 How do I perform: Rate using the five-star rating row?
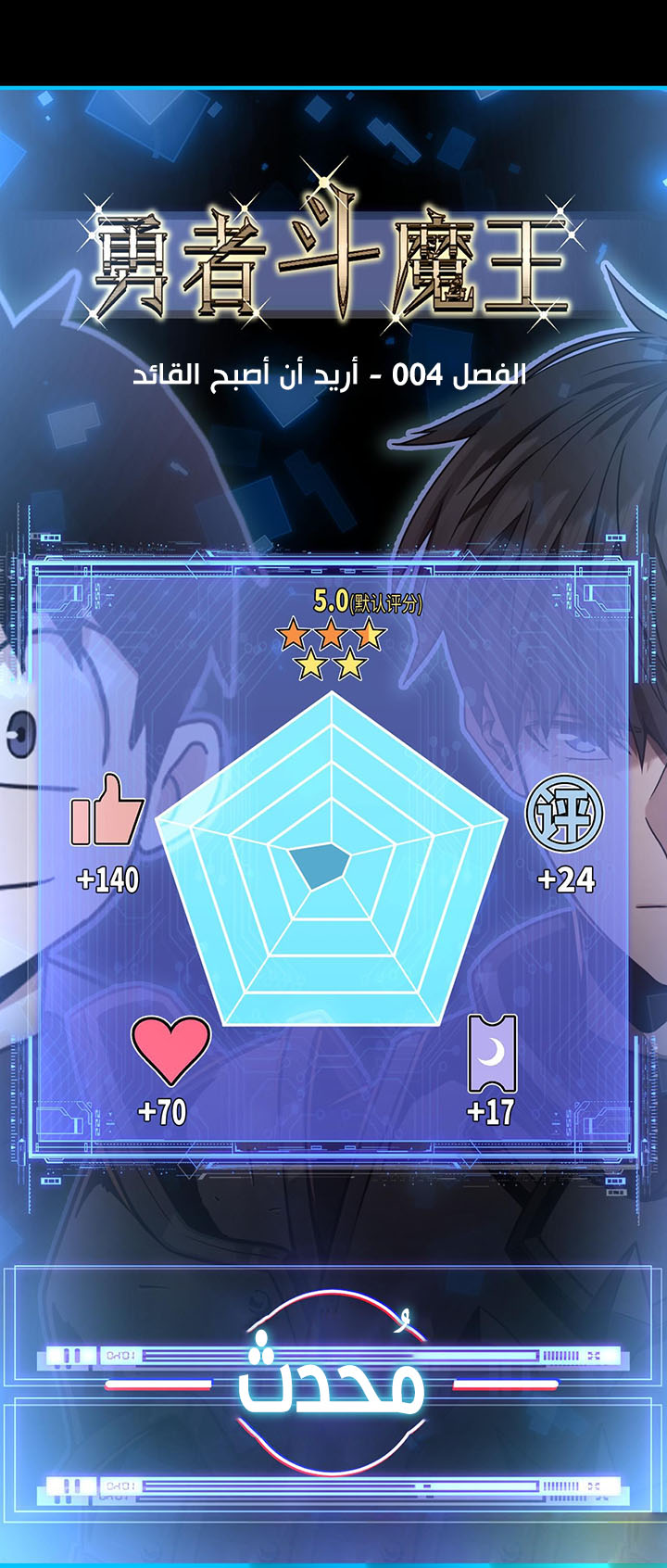pos(331,649)
